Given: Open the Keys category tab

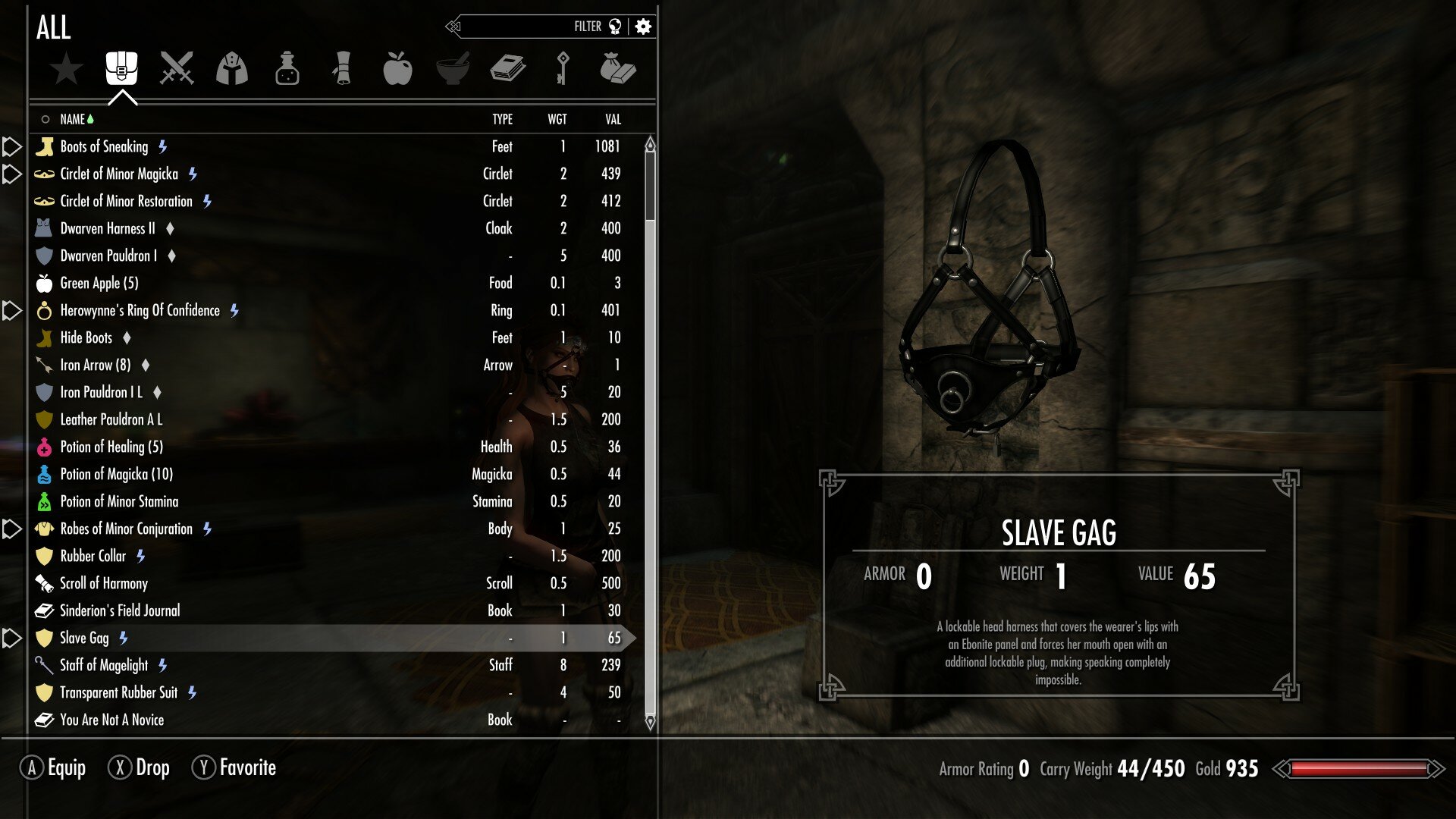Looking at the screenshot, I should pos(562,68).
